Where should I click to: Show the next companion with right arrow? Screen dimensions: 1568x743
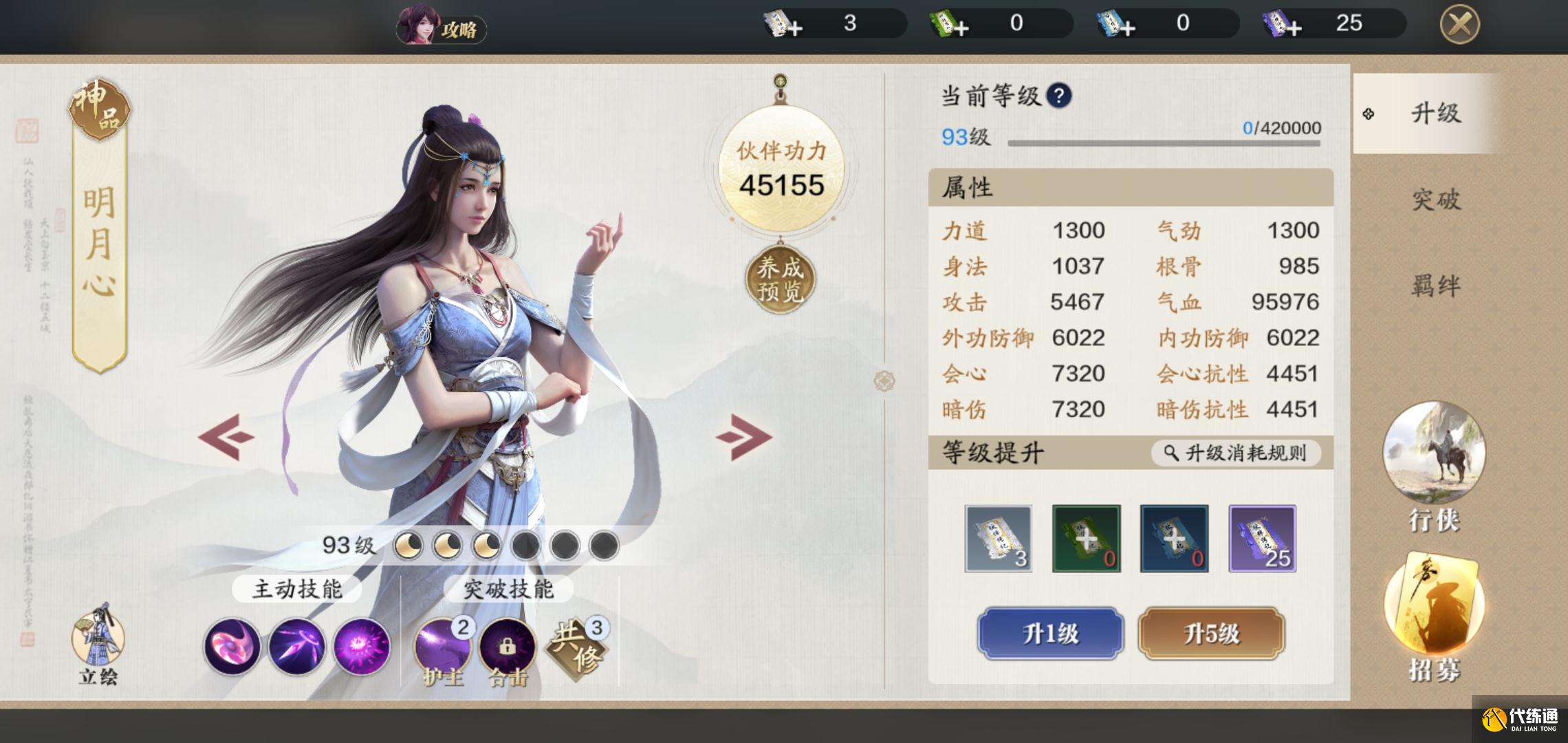[x=743, y=436]
